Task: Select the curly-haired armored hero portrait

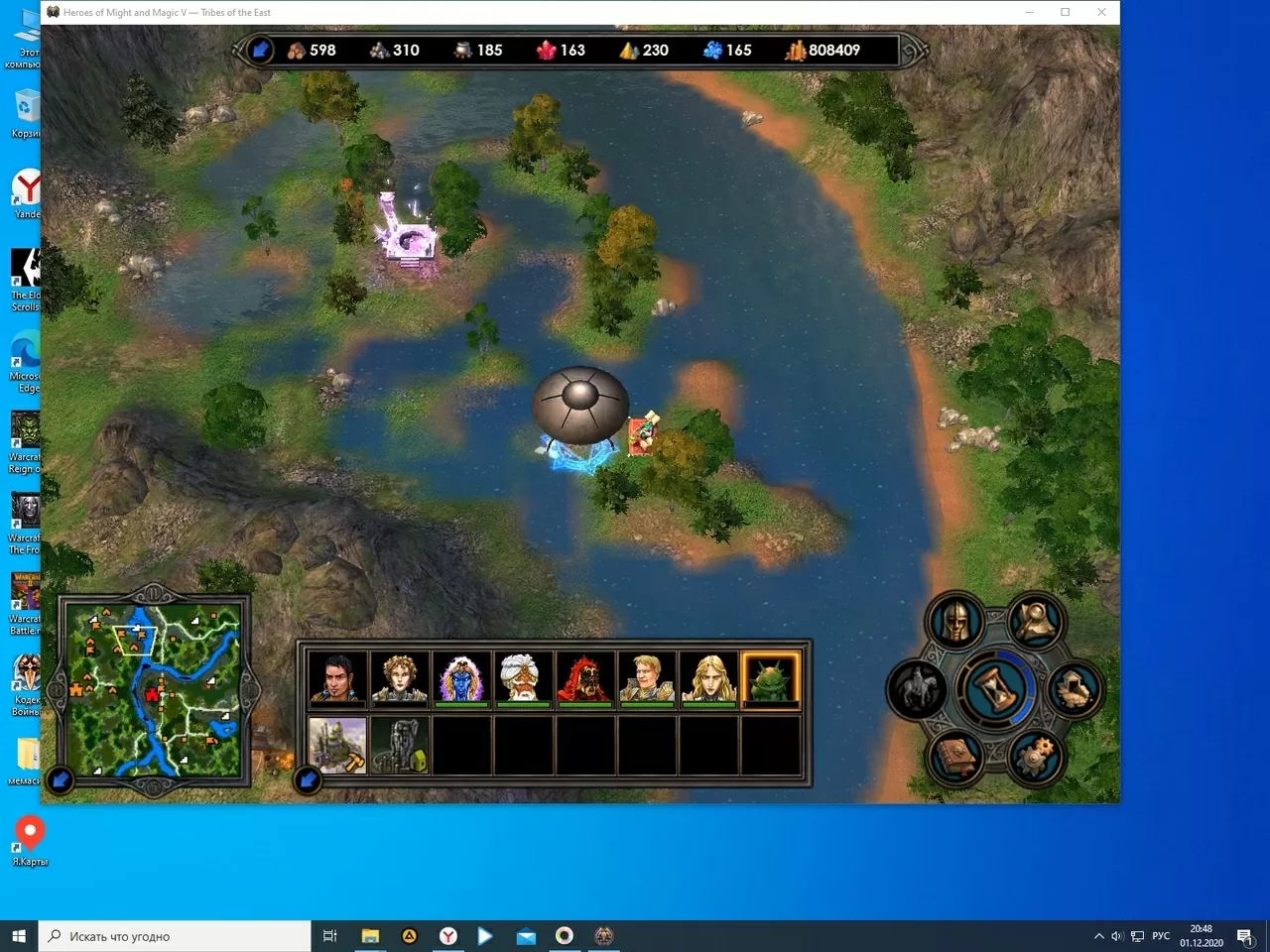Action: 400,678
